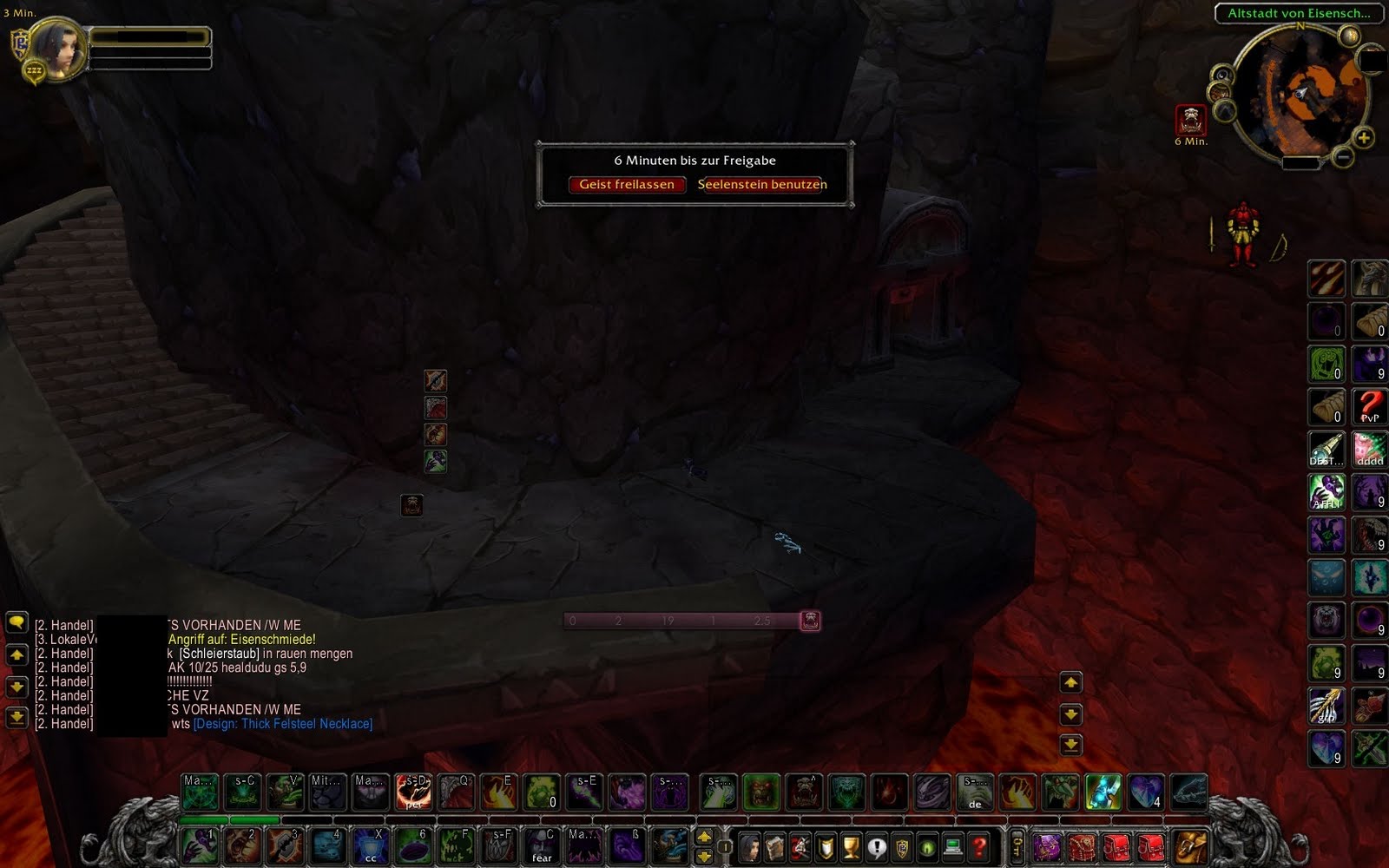The height and width of the screenshot is (868, 1389).
Task: Open help via the red question mark icon
Action: coord(979,847)
